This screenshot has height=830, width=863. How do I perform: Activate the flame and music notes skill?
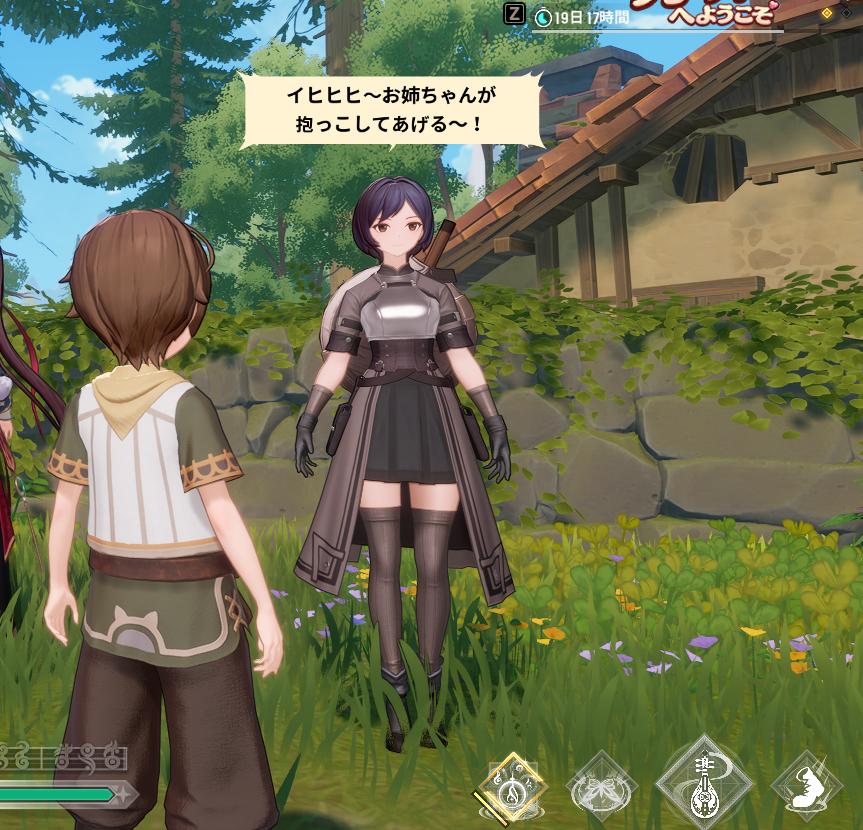coord(512,787)
